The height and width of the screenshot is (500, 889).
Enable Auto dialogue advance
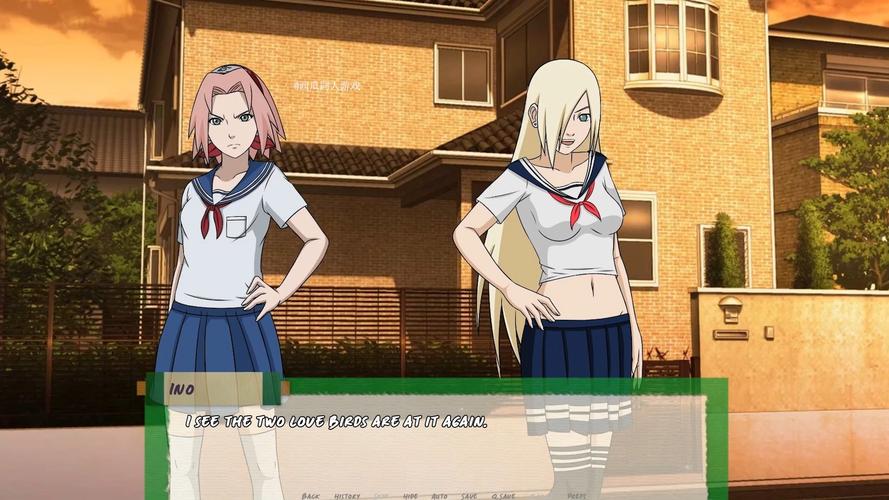click(x=439, y=495)
